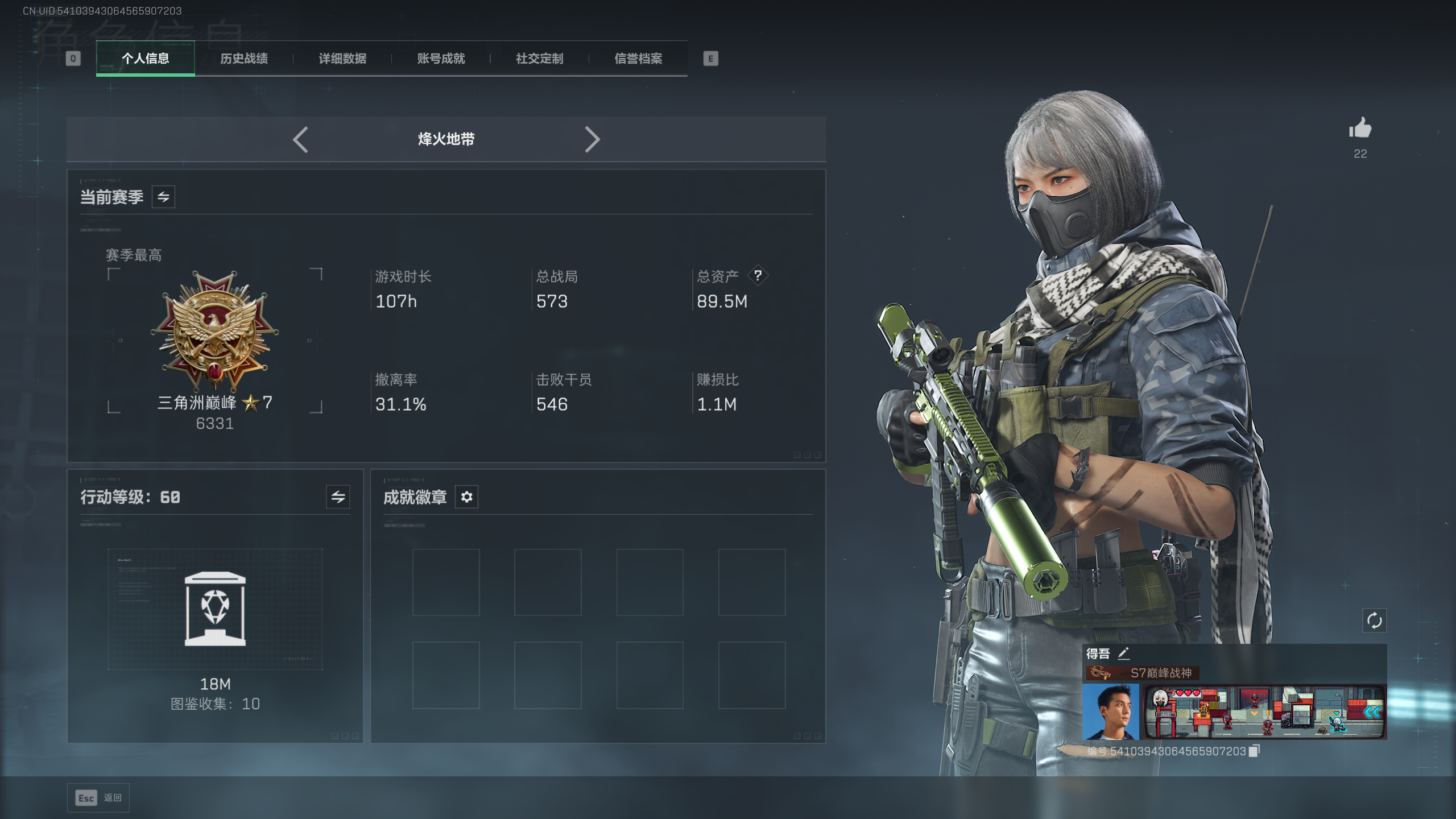
Task: Click the right arrow beside 烽火地带
Action: point(592,139)
